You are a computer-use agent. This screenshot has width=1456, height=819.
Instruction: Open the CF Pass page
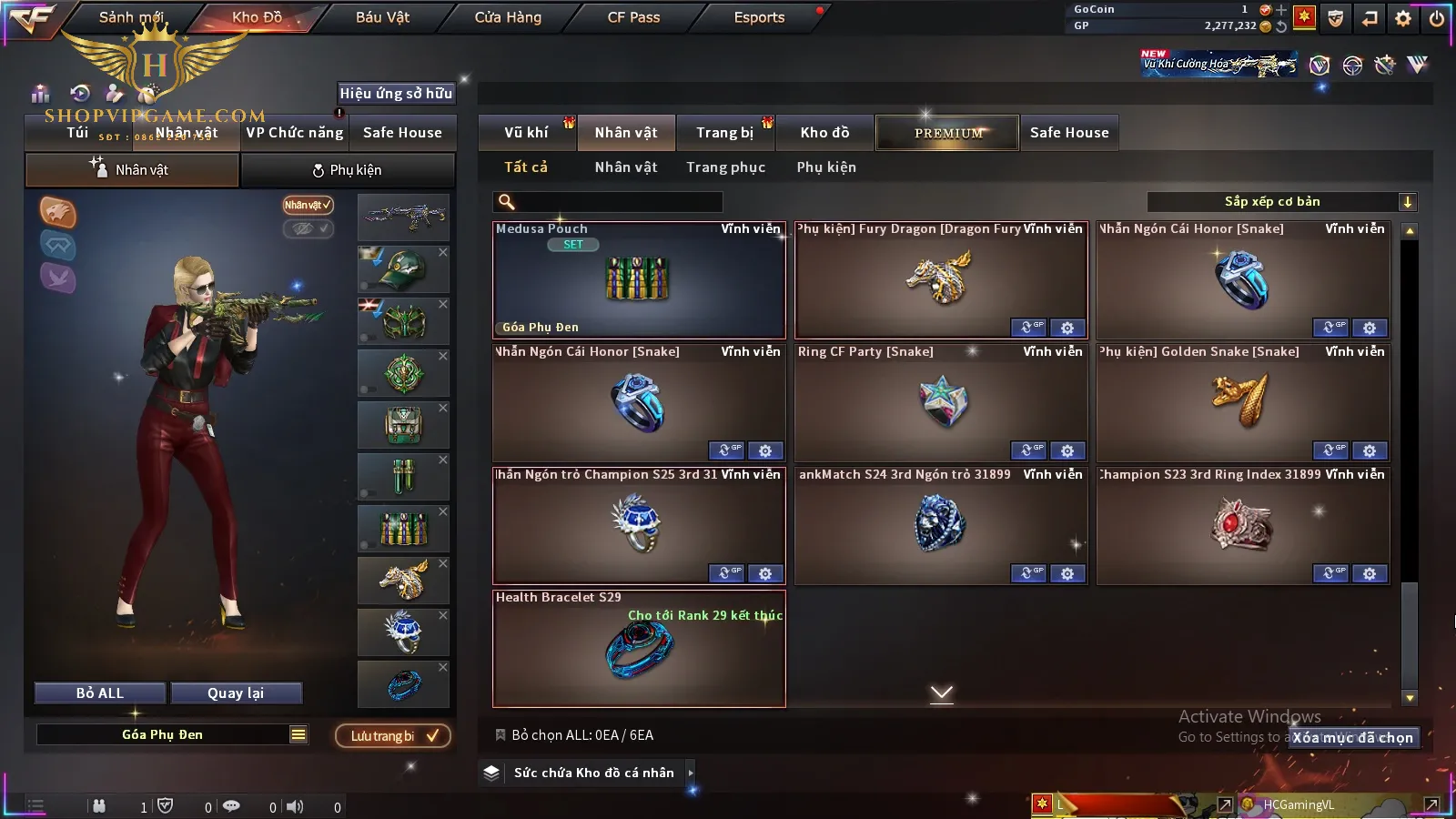tap(633, 17)
